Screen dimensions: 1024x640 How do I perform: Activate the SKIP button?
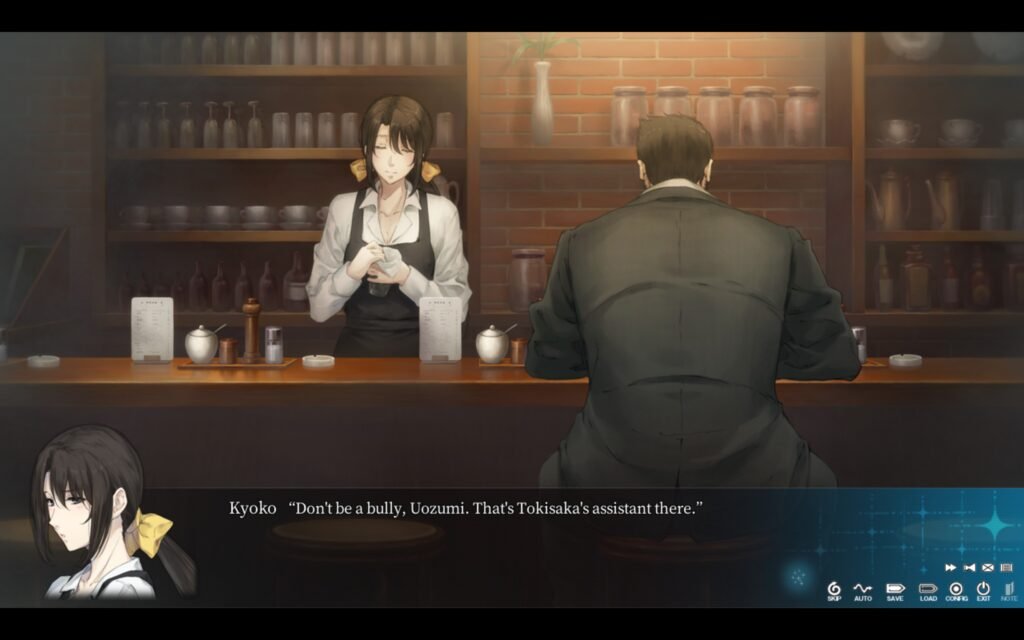pos(834,590)
